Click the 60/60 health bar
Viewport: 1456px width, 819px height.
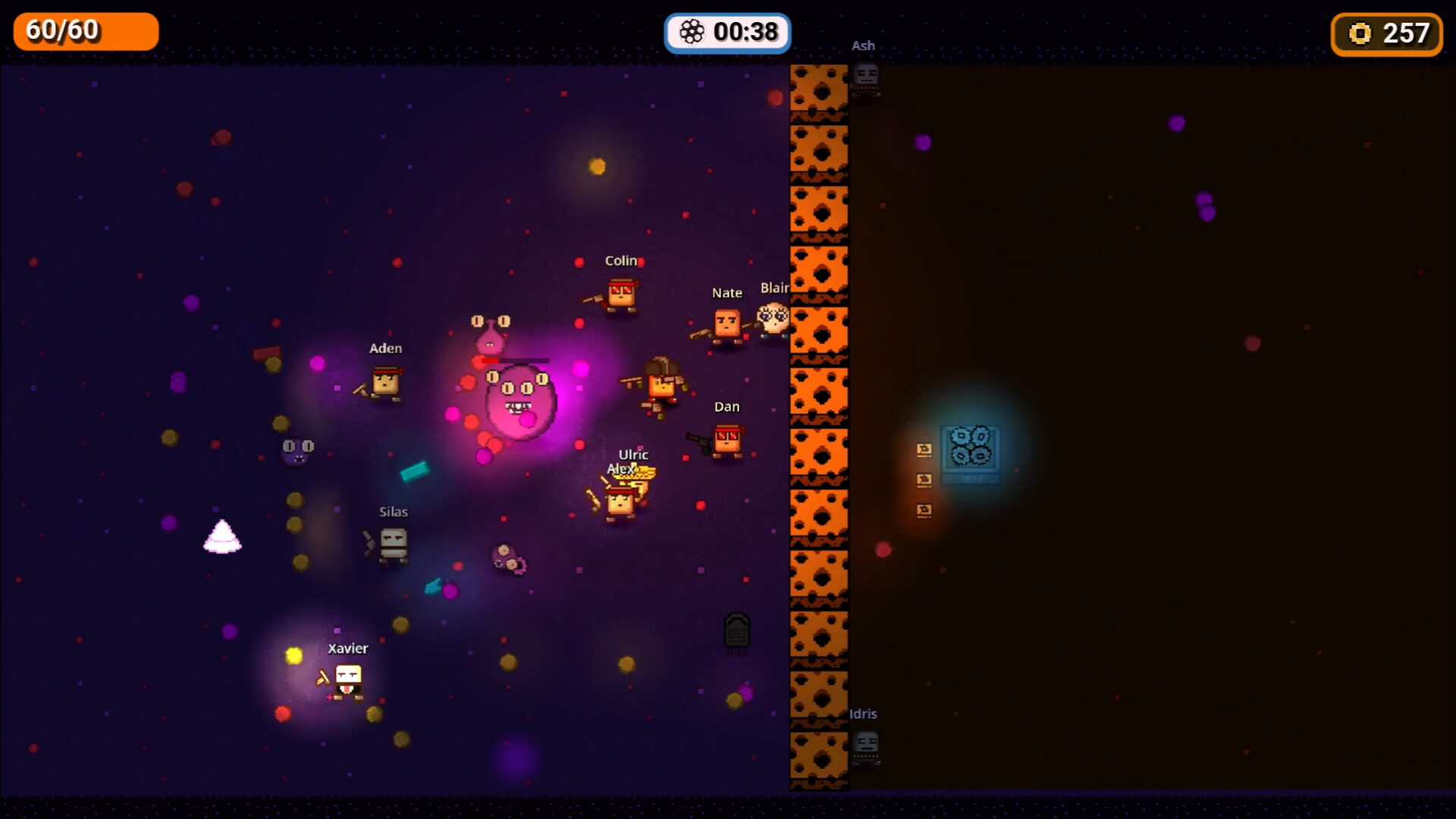[x=85, y=31]
